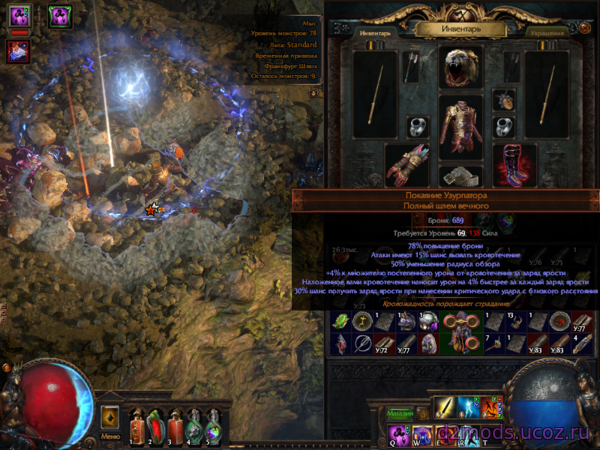Select the amulet slot
The image size is (600, 450).
503,101
